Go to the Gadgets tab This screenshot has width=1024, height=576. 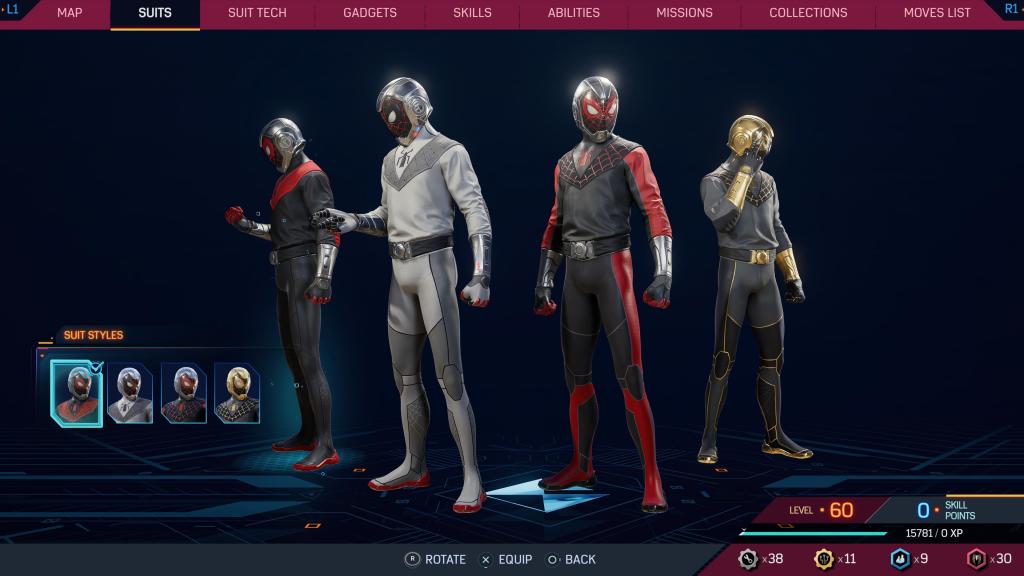[x=370, y=13]
